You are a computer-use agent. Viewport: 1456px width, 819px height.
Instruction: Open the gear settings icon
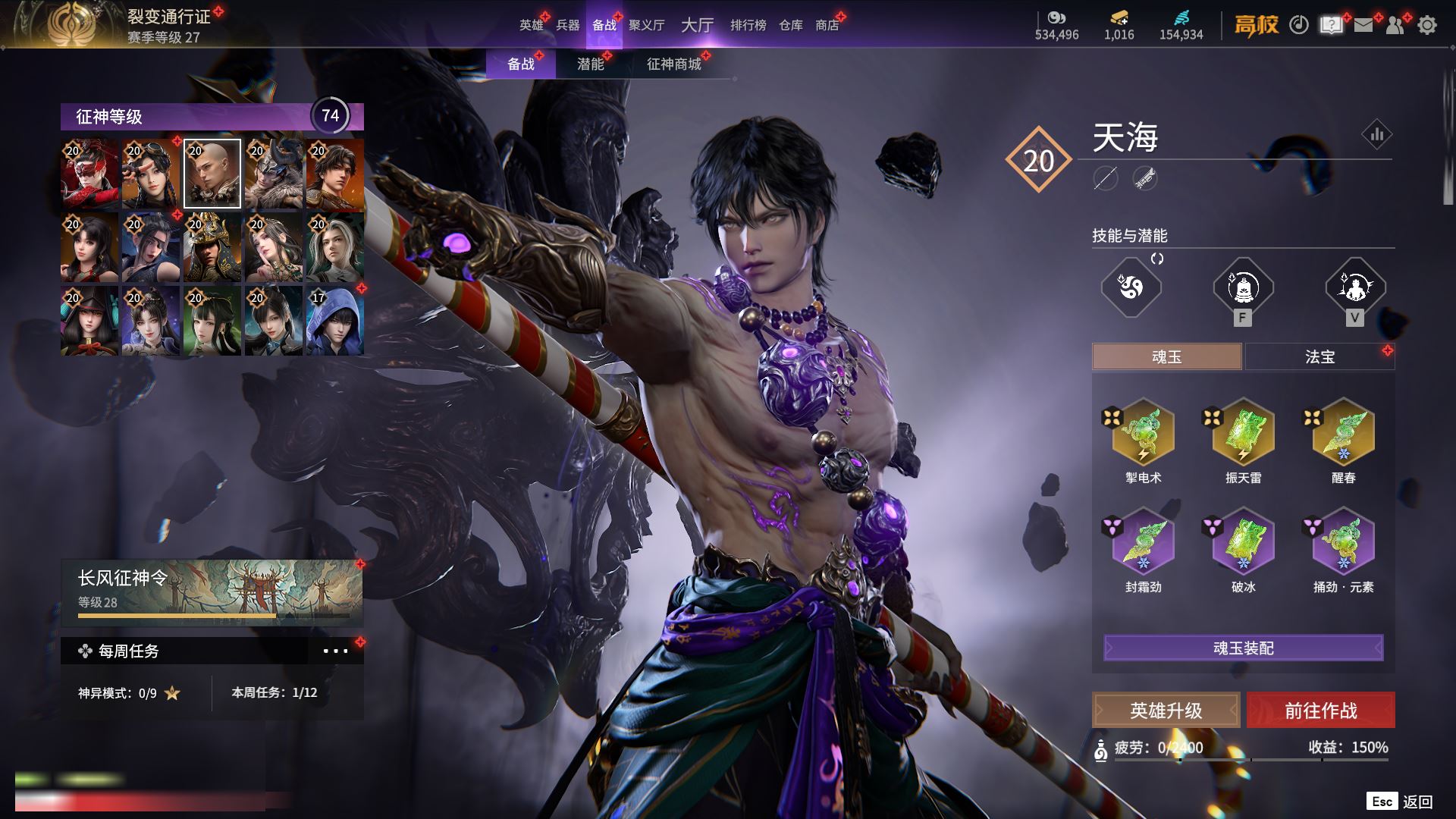point(1426,25)
